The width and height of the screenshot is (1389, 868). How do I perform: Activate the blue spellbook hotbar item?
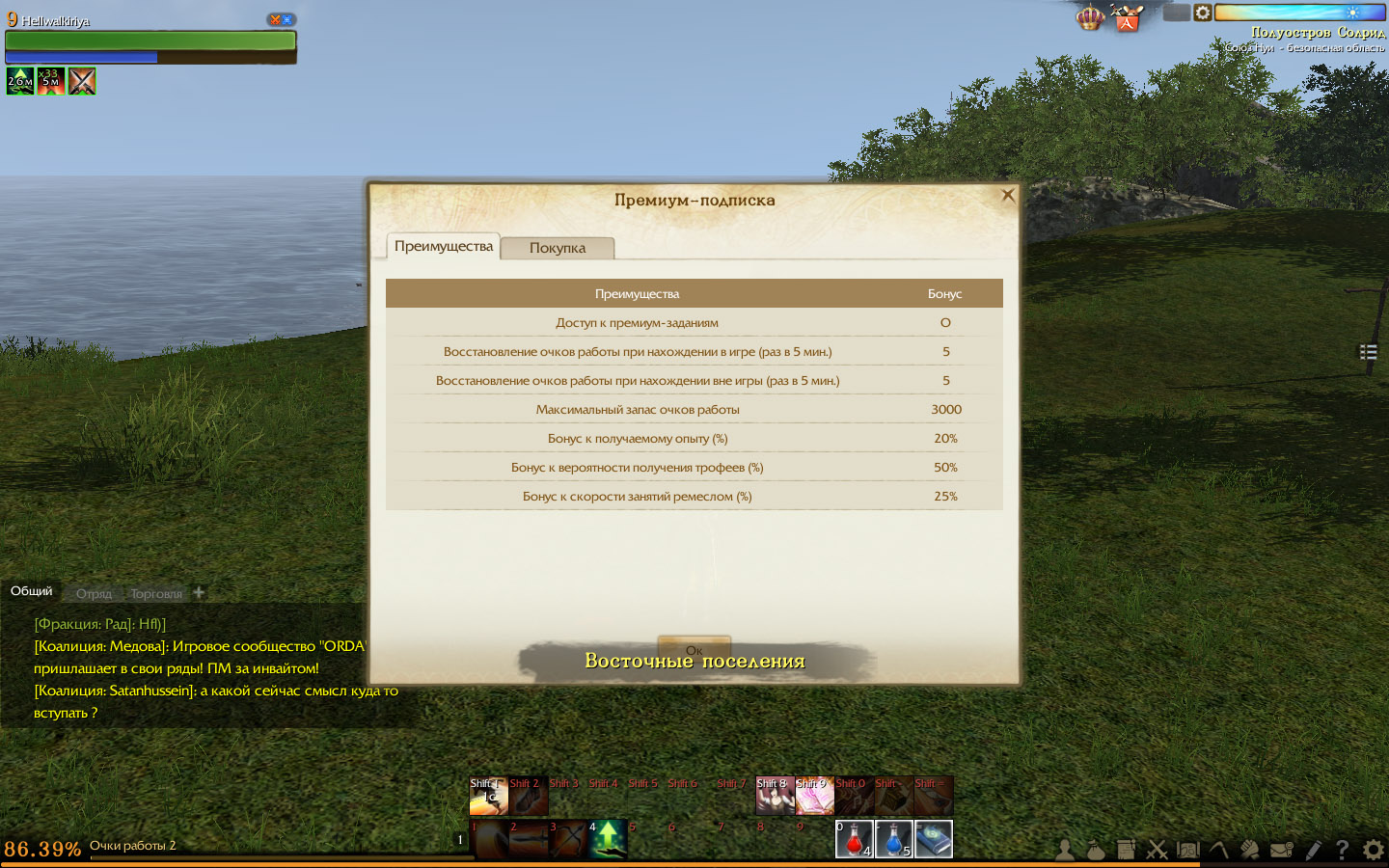tap(933, 839)
